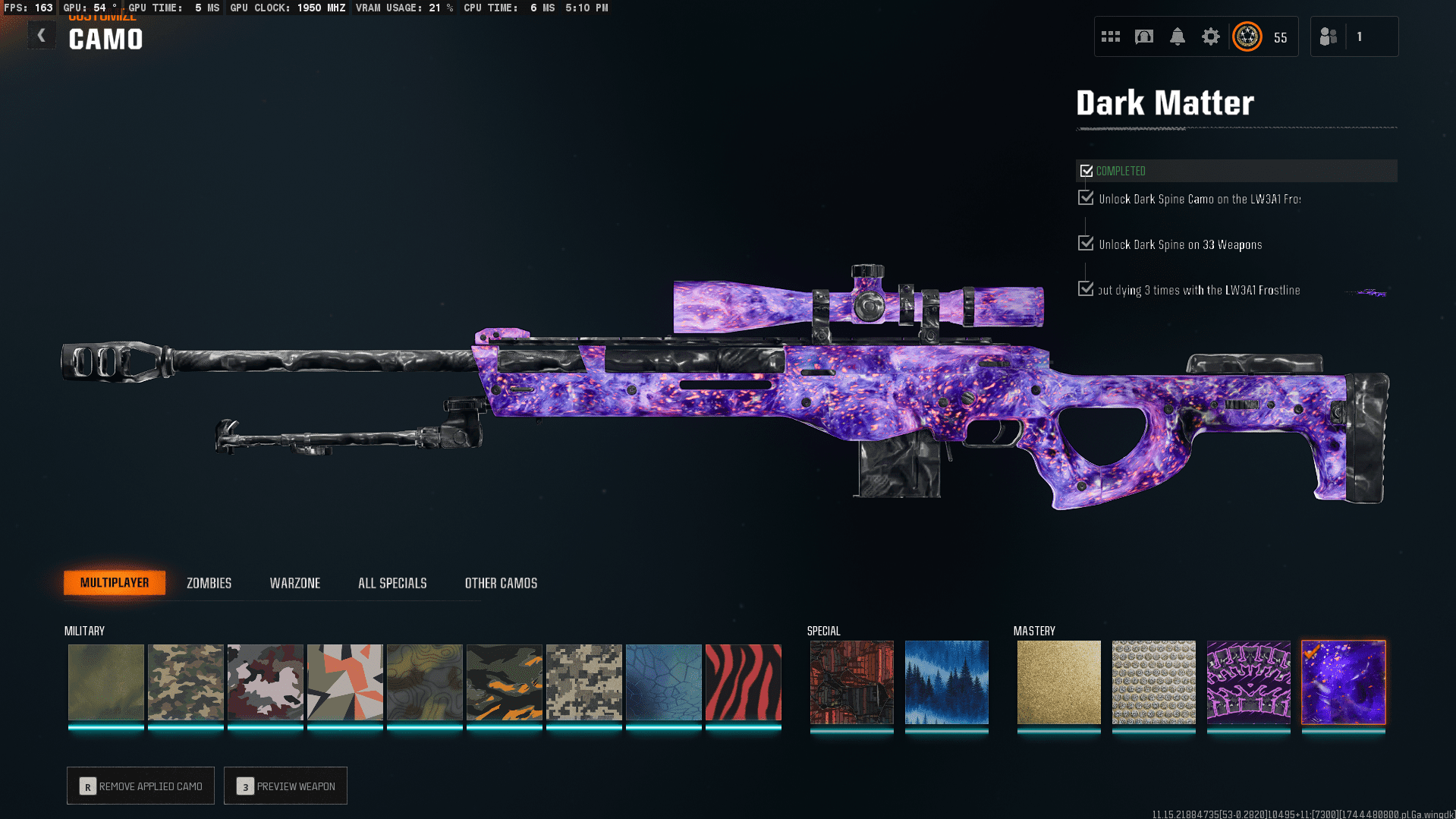Select the Dark Matter purple camo
1456x819 pixels.
pos(1343,682)
